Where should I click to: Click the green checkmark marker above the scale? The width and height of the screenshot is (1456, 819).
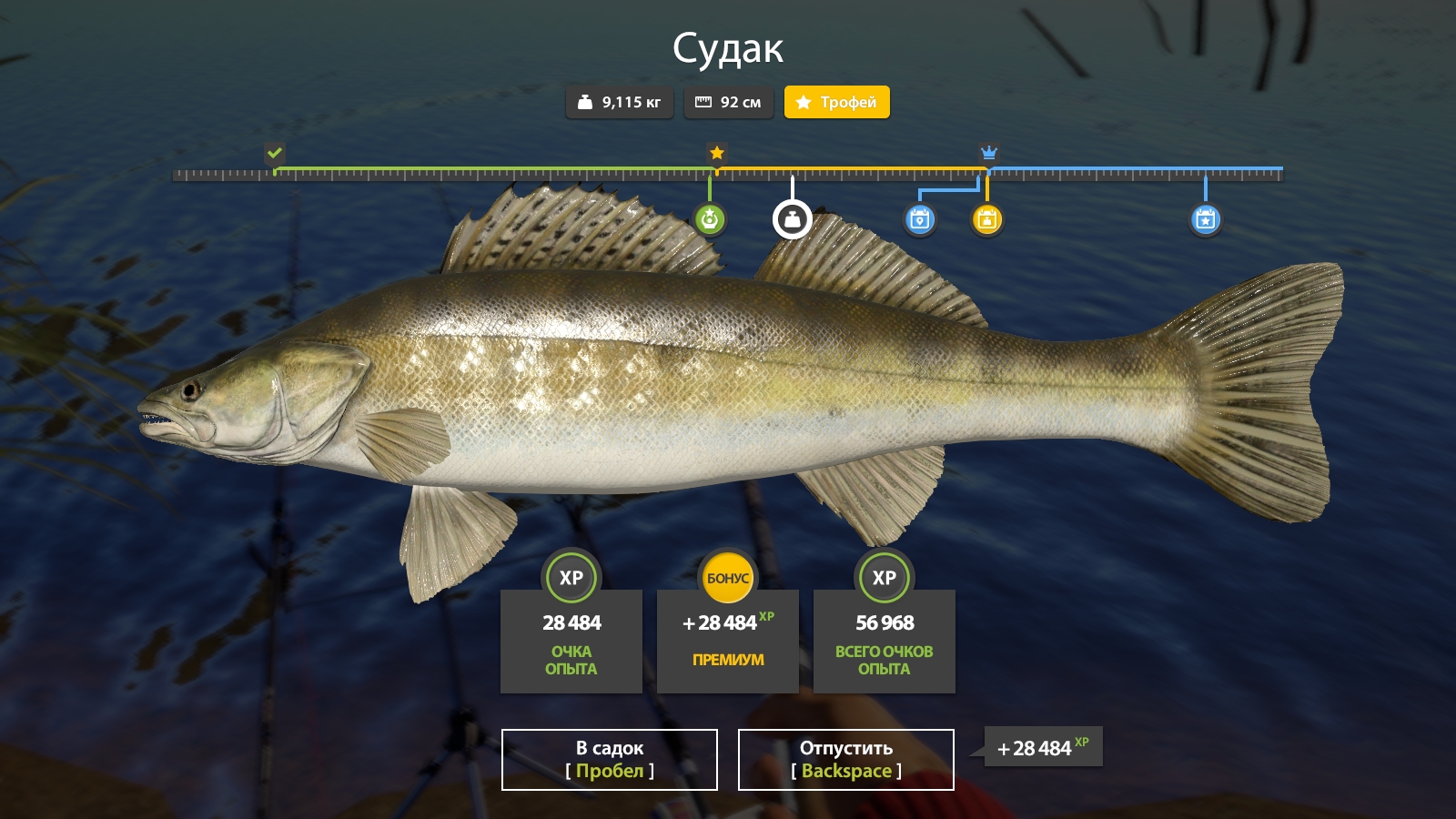click(x=275, y=153)
